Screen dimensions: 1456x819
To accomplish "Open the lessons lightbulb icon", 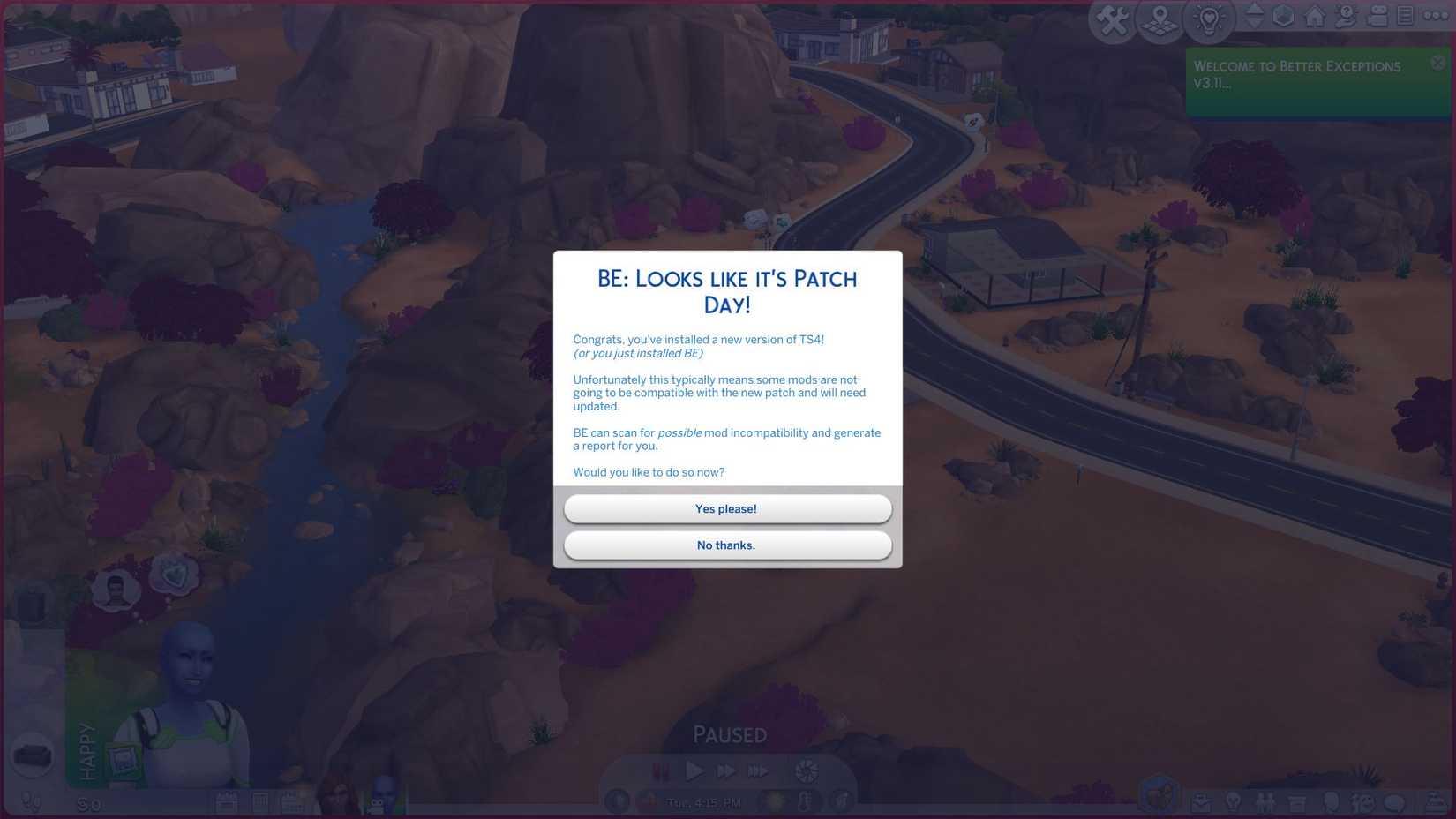I will (x=1209, y=17).
